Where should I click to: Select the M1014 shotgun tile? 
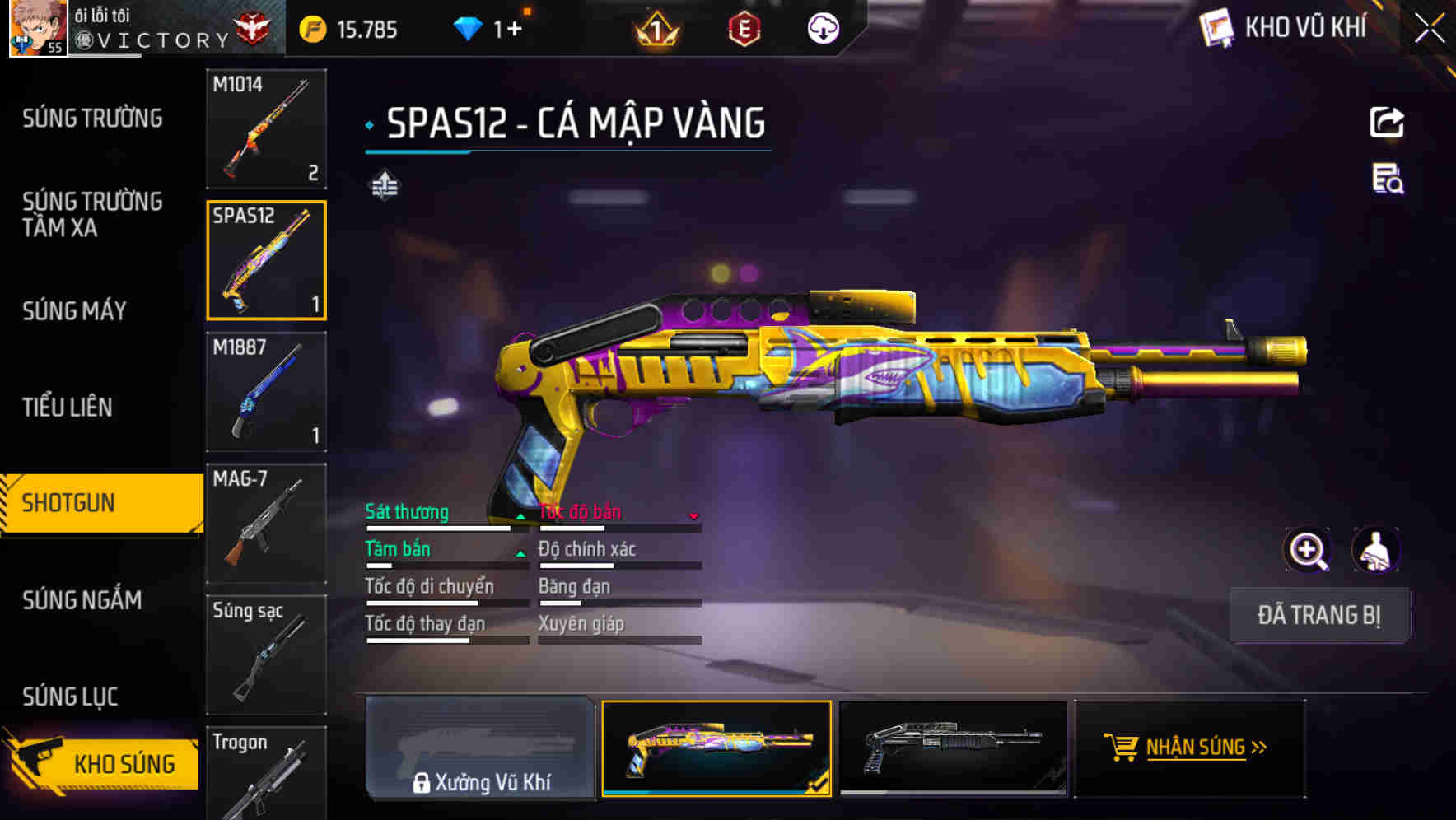coord(266,128)
